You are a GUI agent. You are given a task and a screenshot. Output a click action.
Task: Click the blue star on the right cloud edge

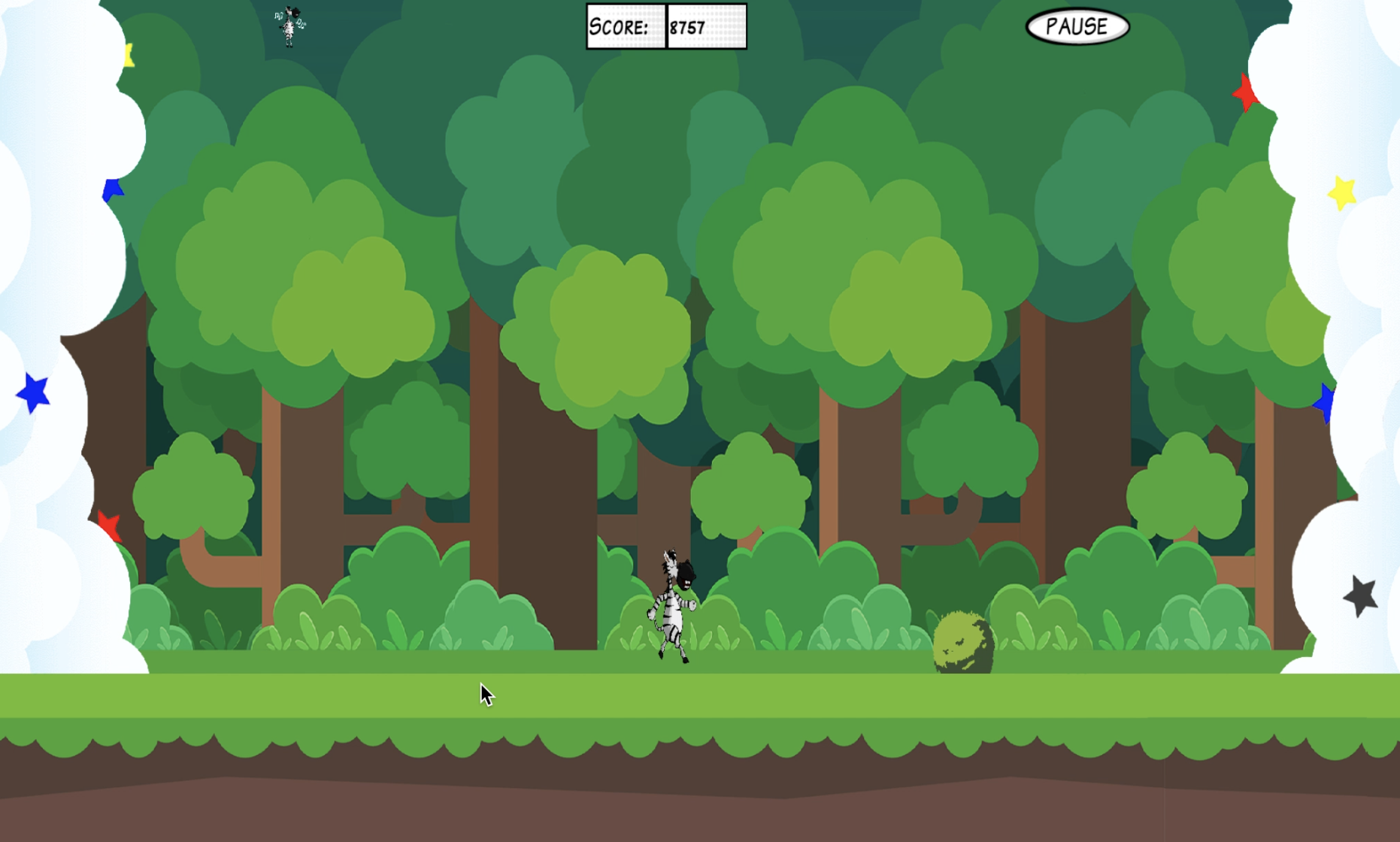[x=1326, y=401]
